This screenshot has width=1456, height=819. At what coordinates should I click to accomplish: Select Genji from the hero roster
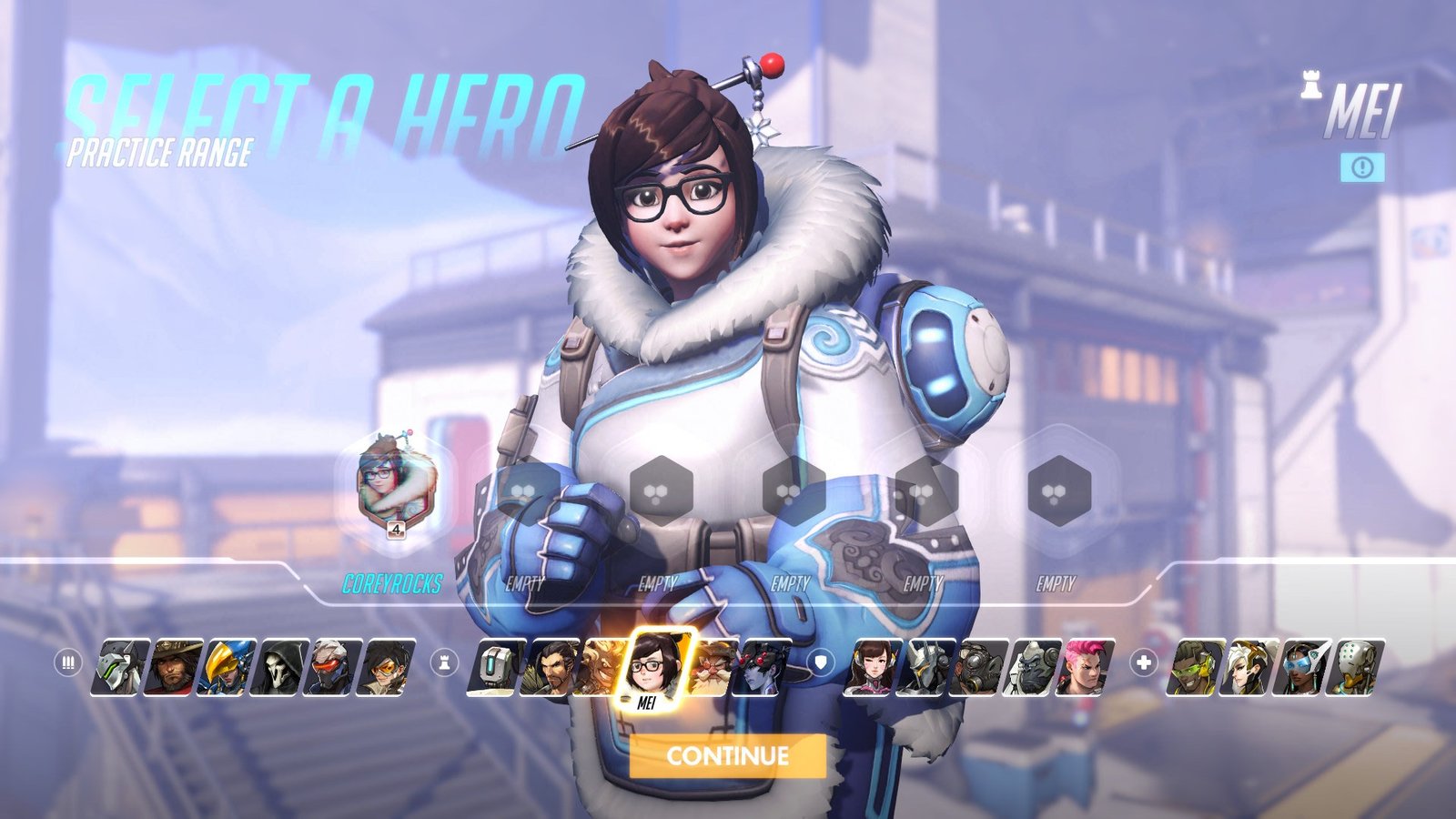[122, 667]
